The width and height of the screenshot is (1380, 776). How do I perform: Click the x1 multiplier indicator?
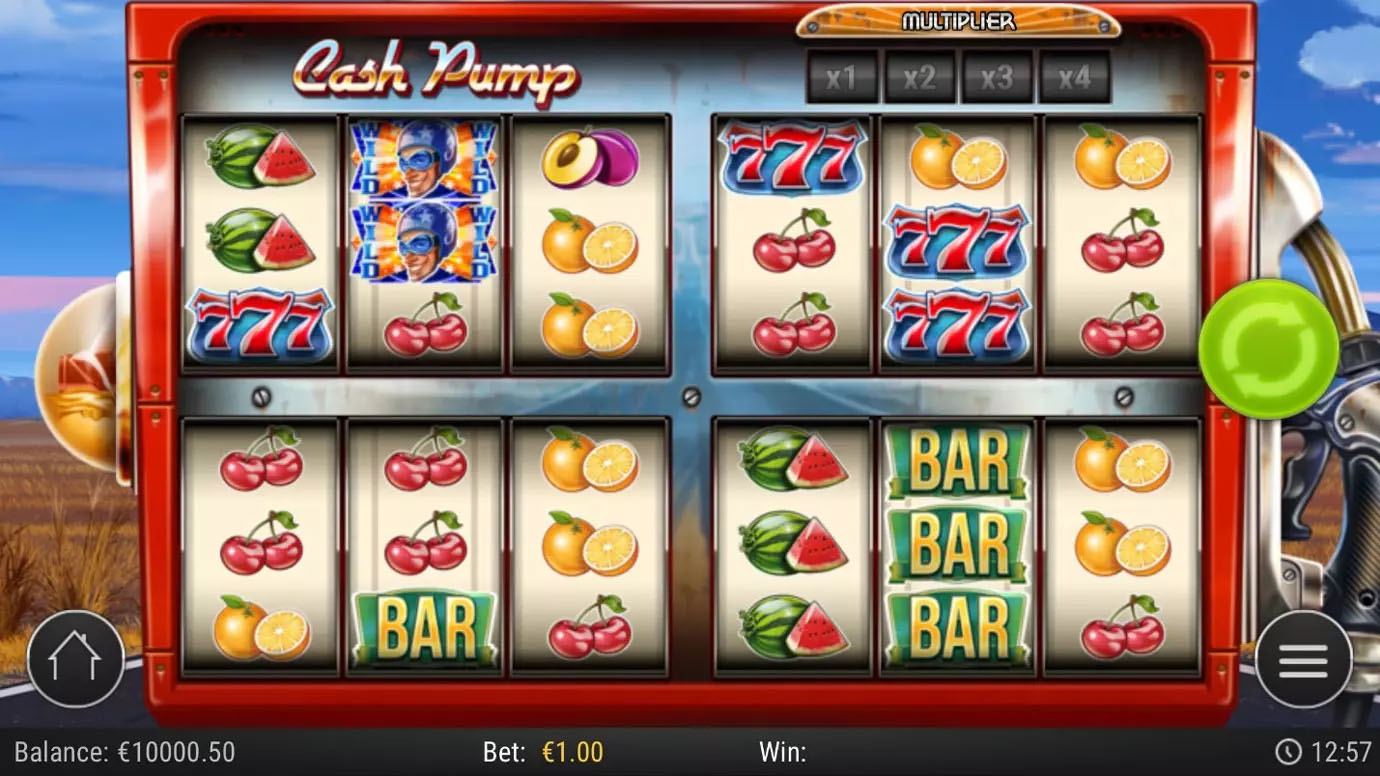[842, 78]
